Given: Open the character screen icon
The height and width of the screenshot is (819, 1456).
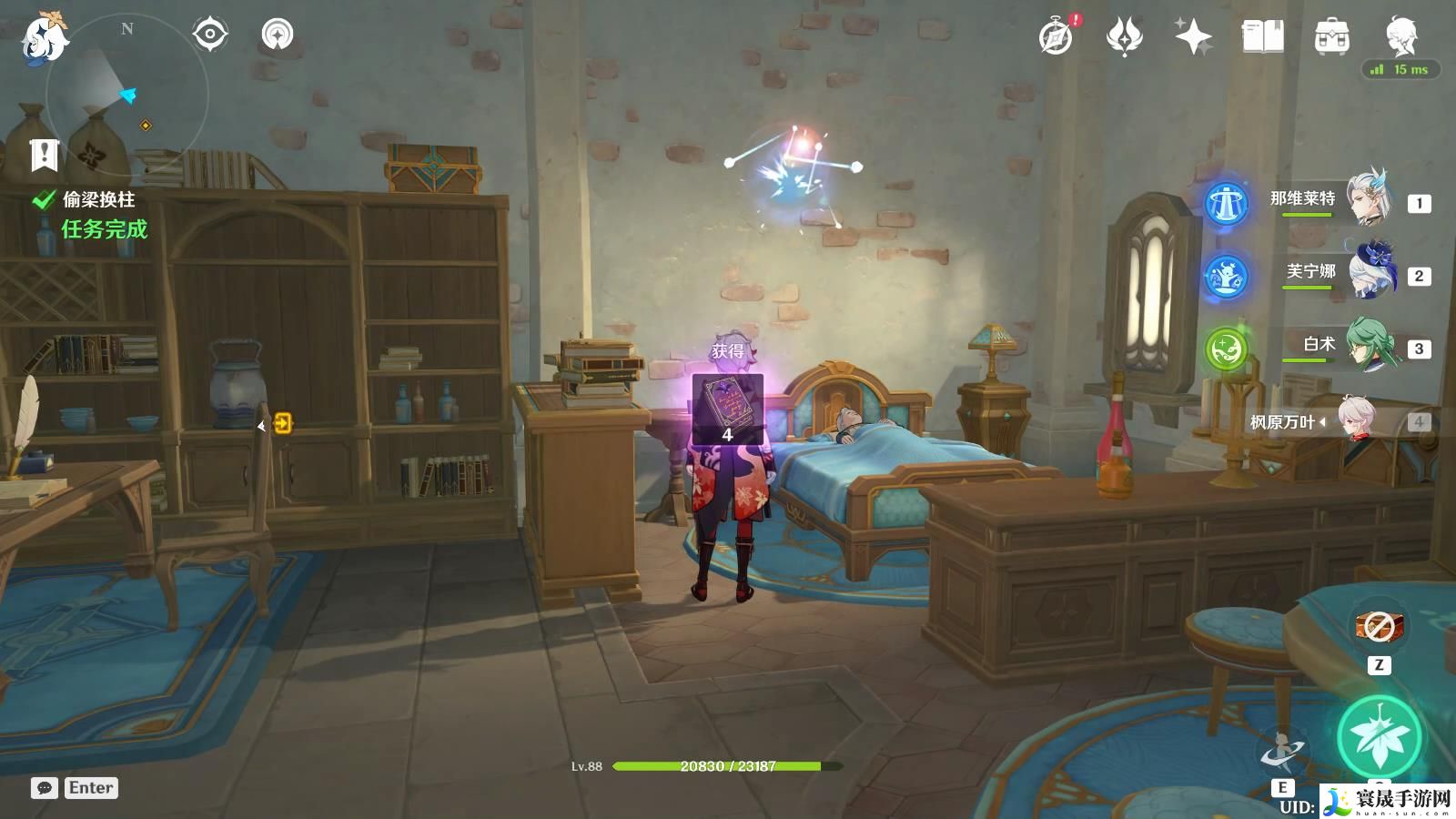Looking at the screenshot, I should tap(1401, 35).
